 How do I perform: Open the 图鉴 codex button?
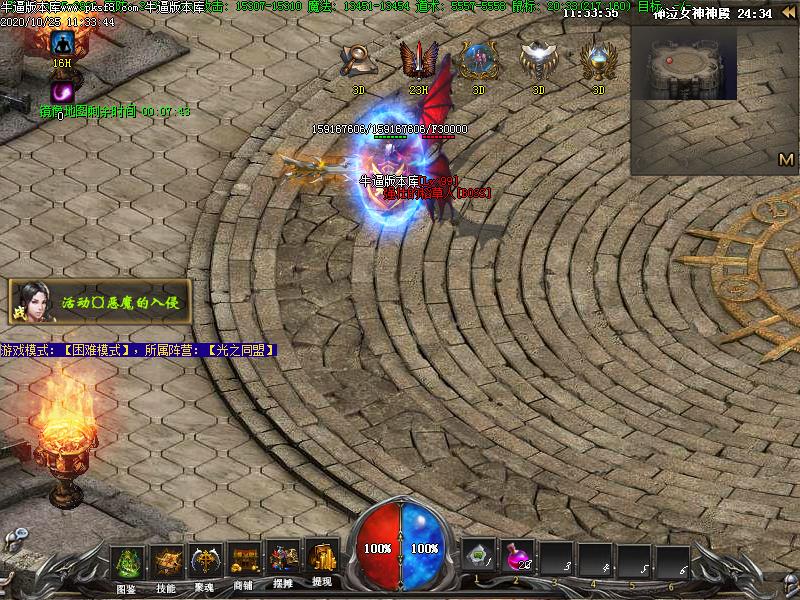pos(126,562)
